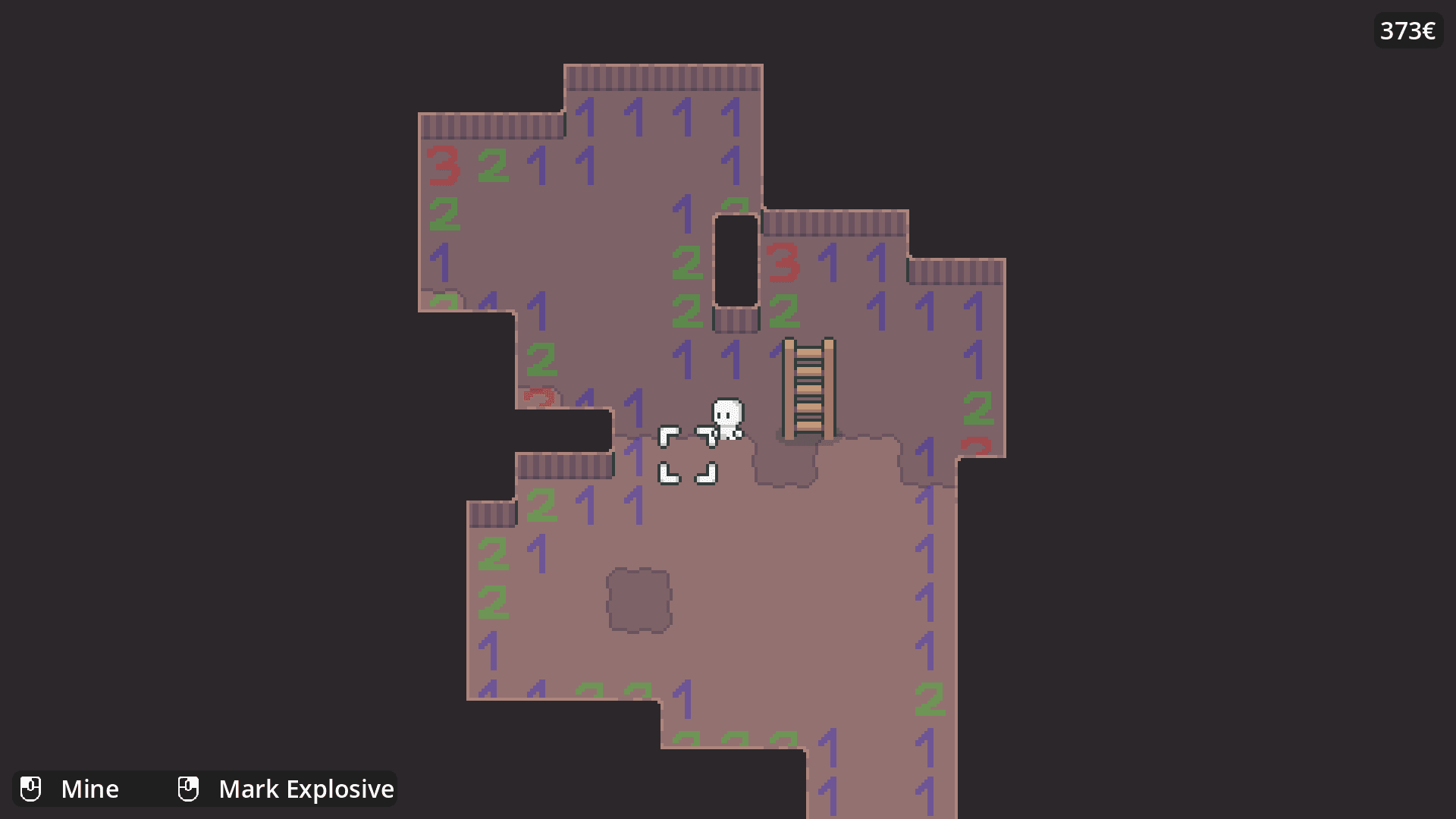Click the Mine label in the bottom toolbar

(x=91, y=789)
